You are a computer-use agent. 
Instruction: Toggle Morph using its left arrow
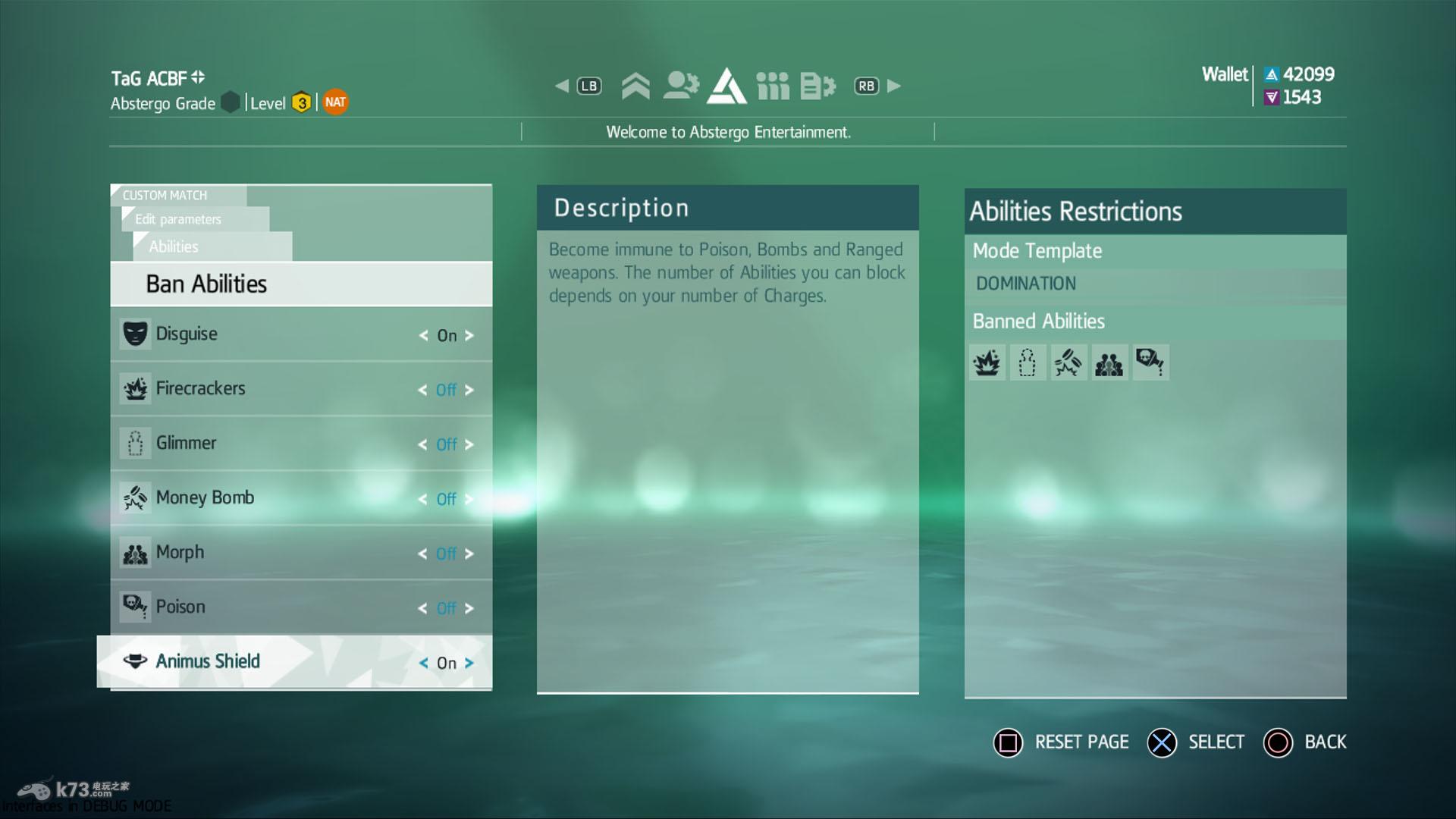click(422, 554)
